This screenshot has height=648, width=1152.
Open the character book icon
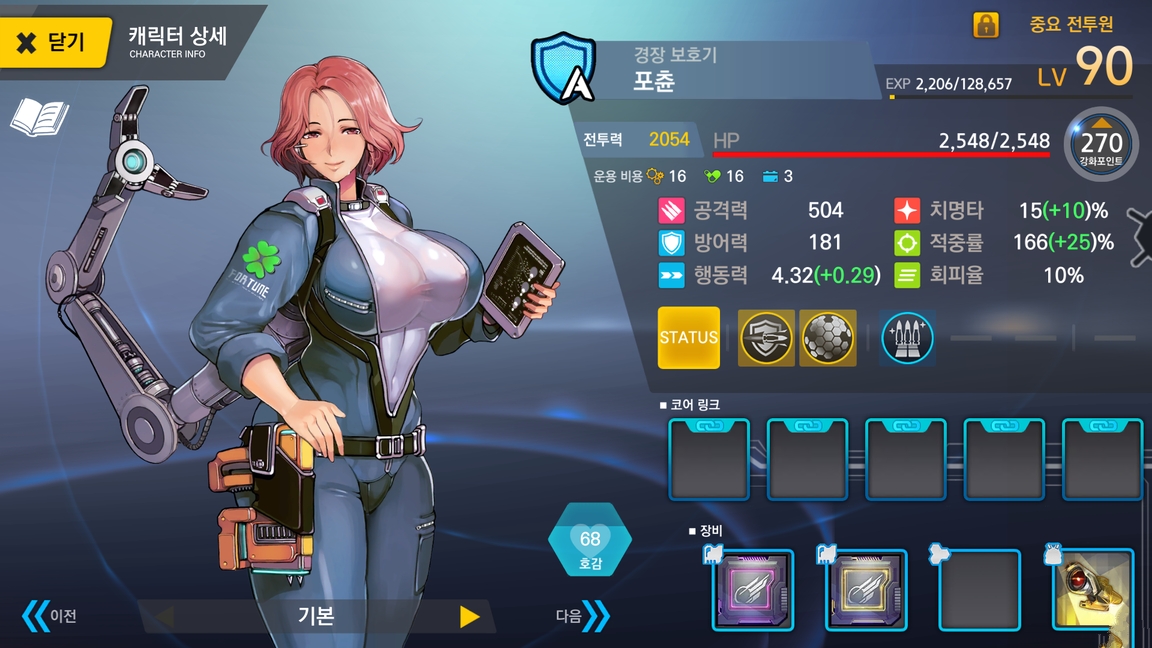click(x=39, y=117)
